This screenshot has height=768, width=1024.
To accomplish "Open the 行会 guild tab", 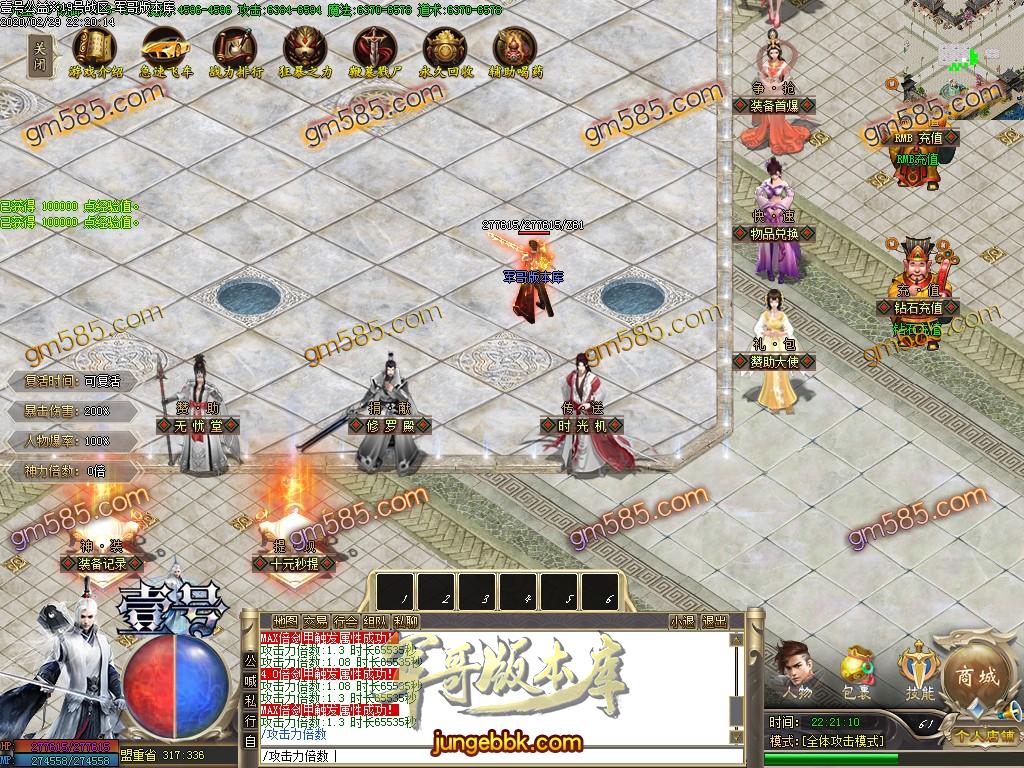I will coord(345,621).
